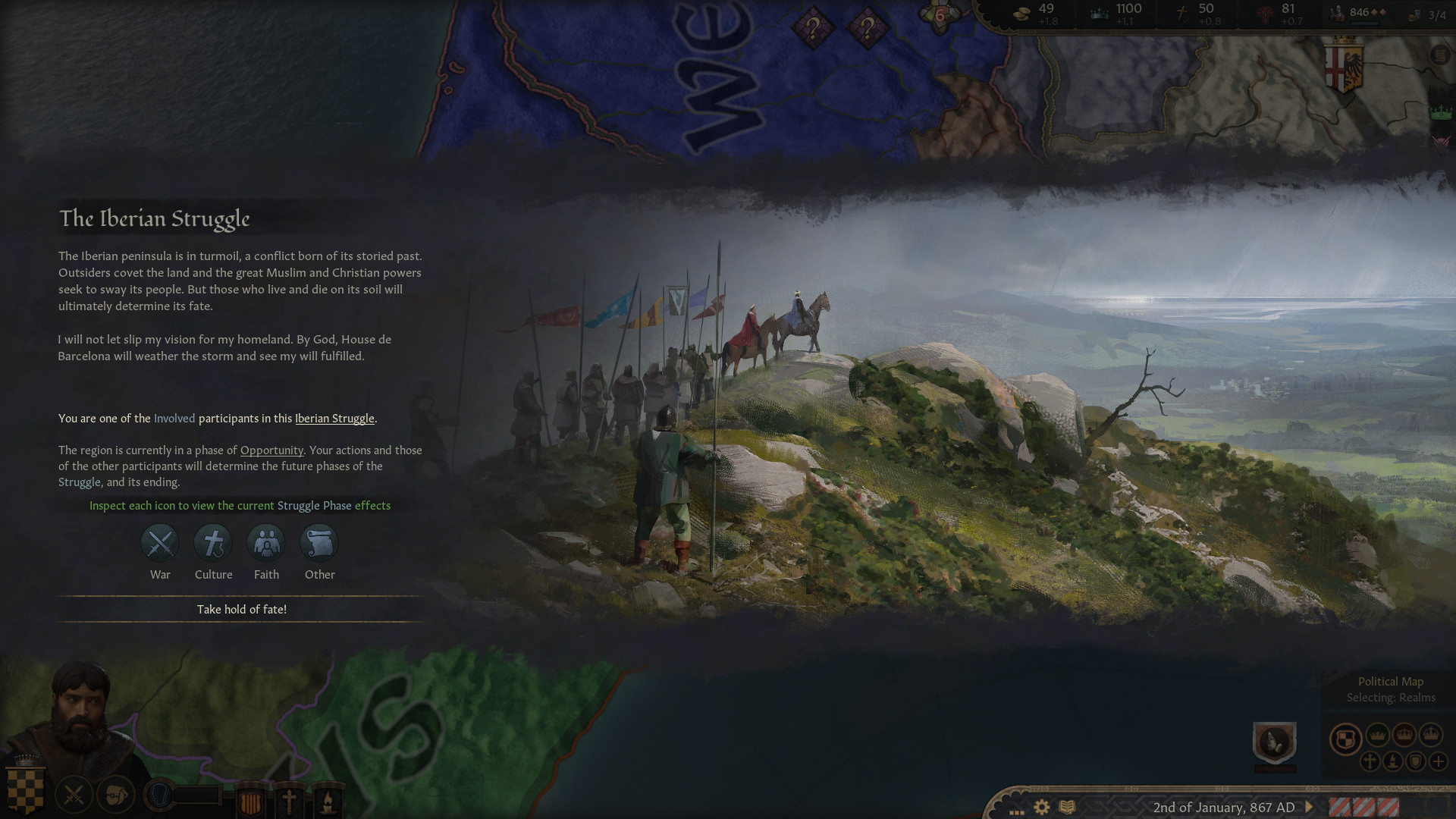Open the game settings gear
This screenshot has width=1456, height=819.
pyautogui.click(x=1041, y=805)
